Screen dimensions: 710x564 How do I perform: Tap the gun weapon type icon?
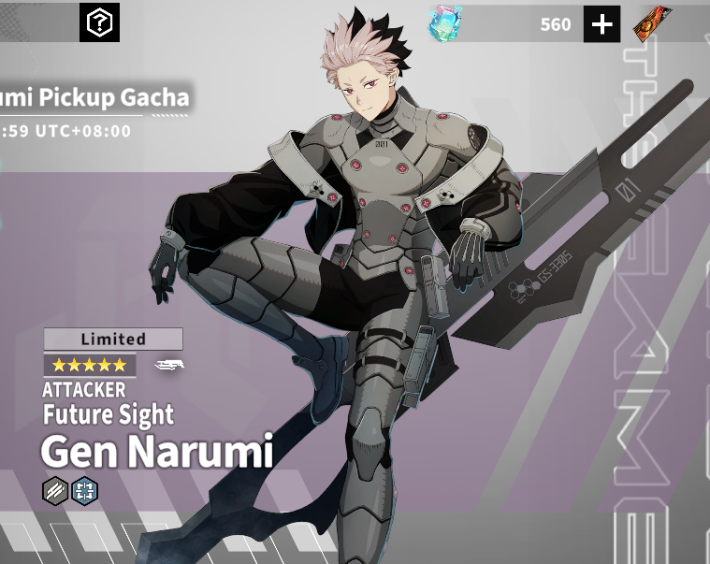coord(169,365)
